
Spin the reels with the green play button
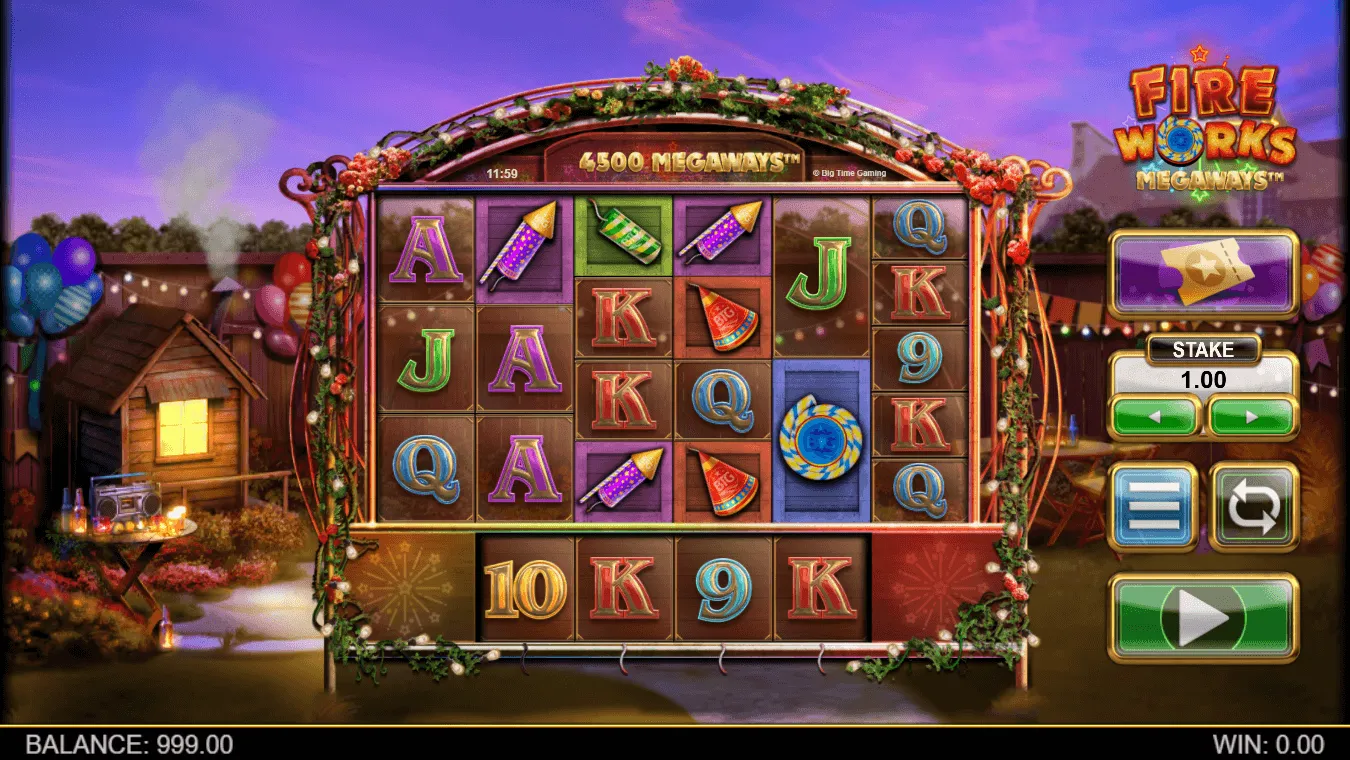click(1203, 618)
